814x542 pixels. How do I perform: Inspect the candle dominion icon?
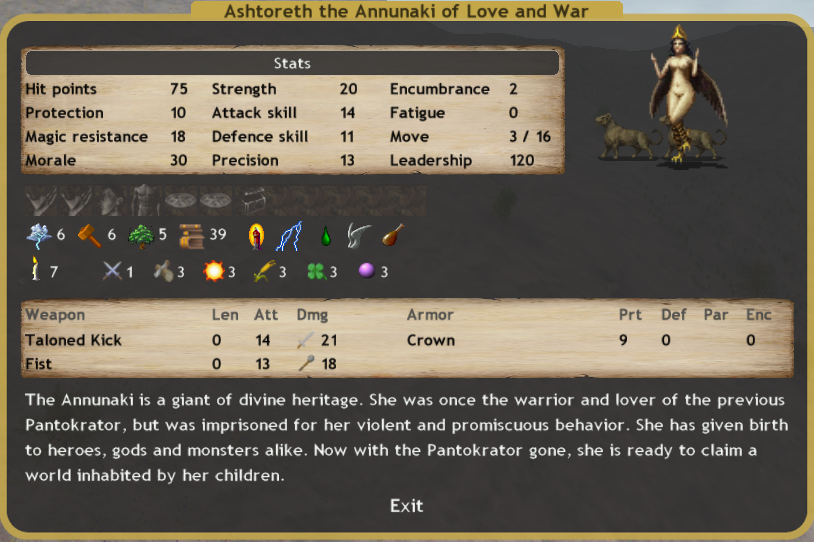(35, 270)
